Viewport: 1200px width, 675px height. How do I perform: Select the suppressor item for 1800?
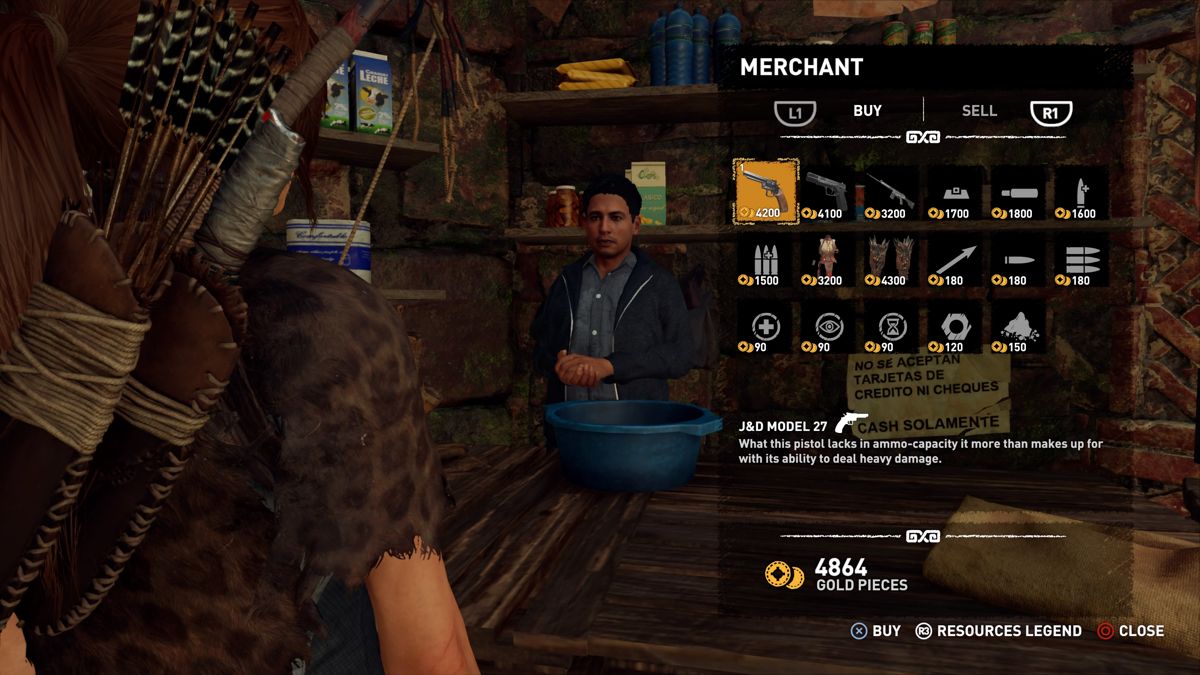[x=1018, y=191]
